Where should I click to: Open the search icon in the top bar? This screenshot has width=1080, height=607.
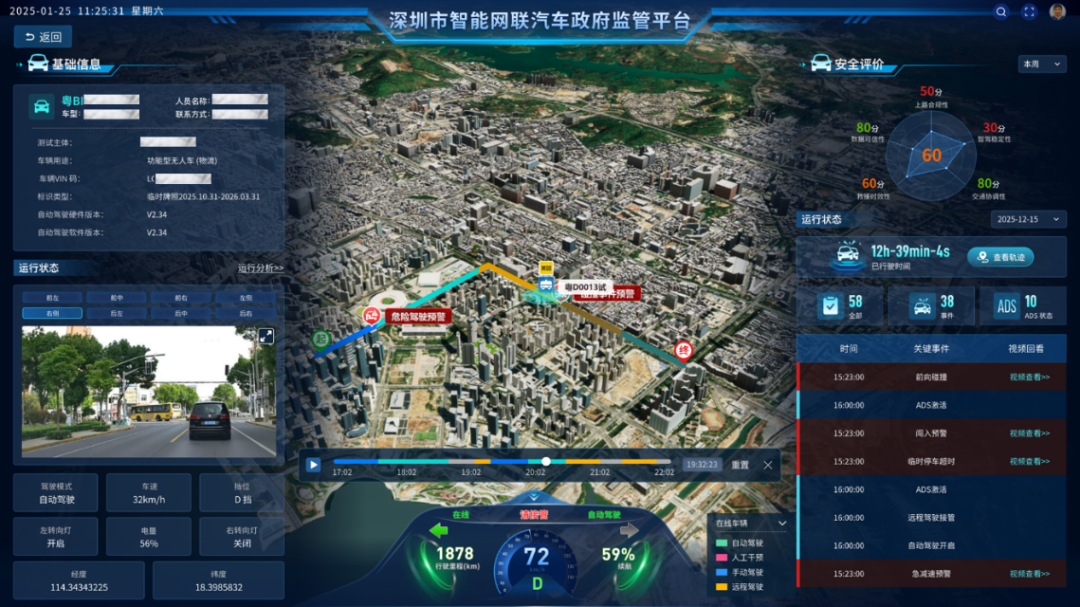pos(1001,12)
